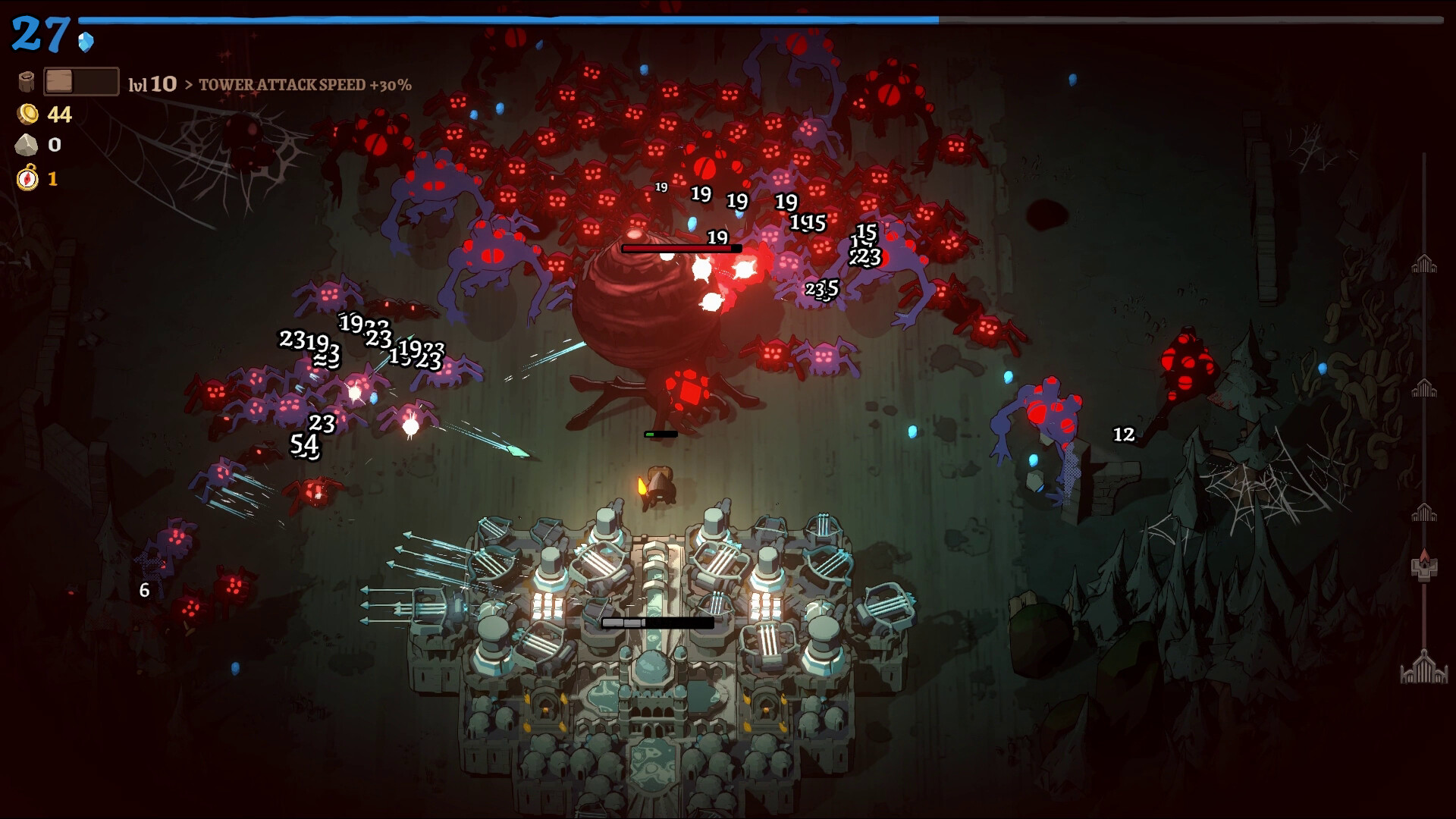
Task: Open the TOWER ATTACK SPEED +30% perk
Action: pos(304,86)
